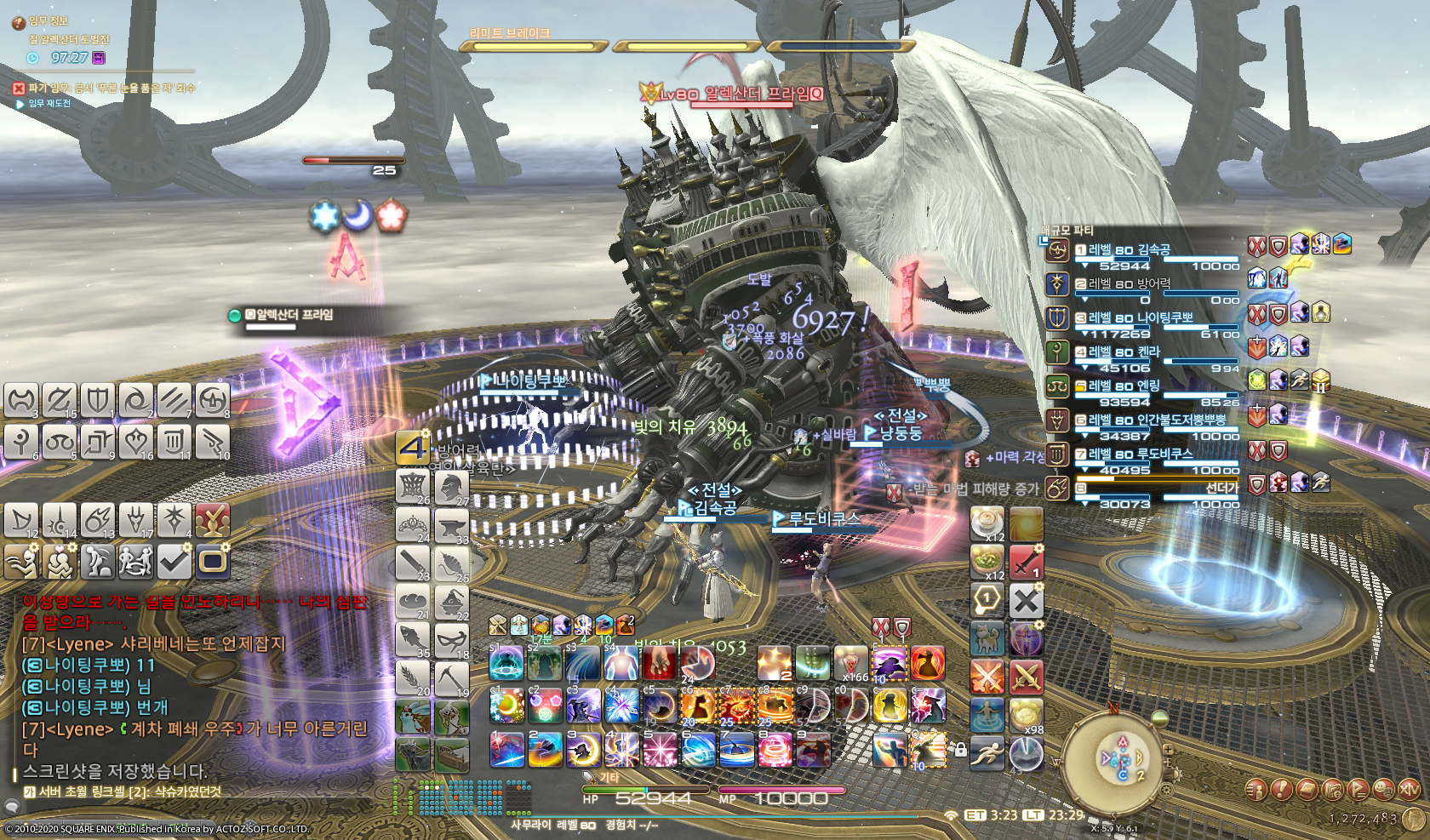Select the Sprint action on the hotbar
Image resolution: width=1430 pixels, height=840 pixels.
tap(987, 755)
